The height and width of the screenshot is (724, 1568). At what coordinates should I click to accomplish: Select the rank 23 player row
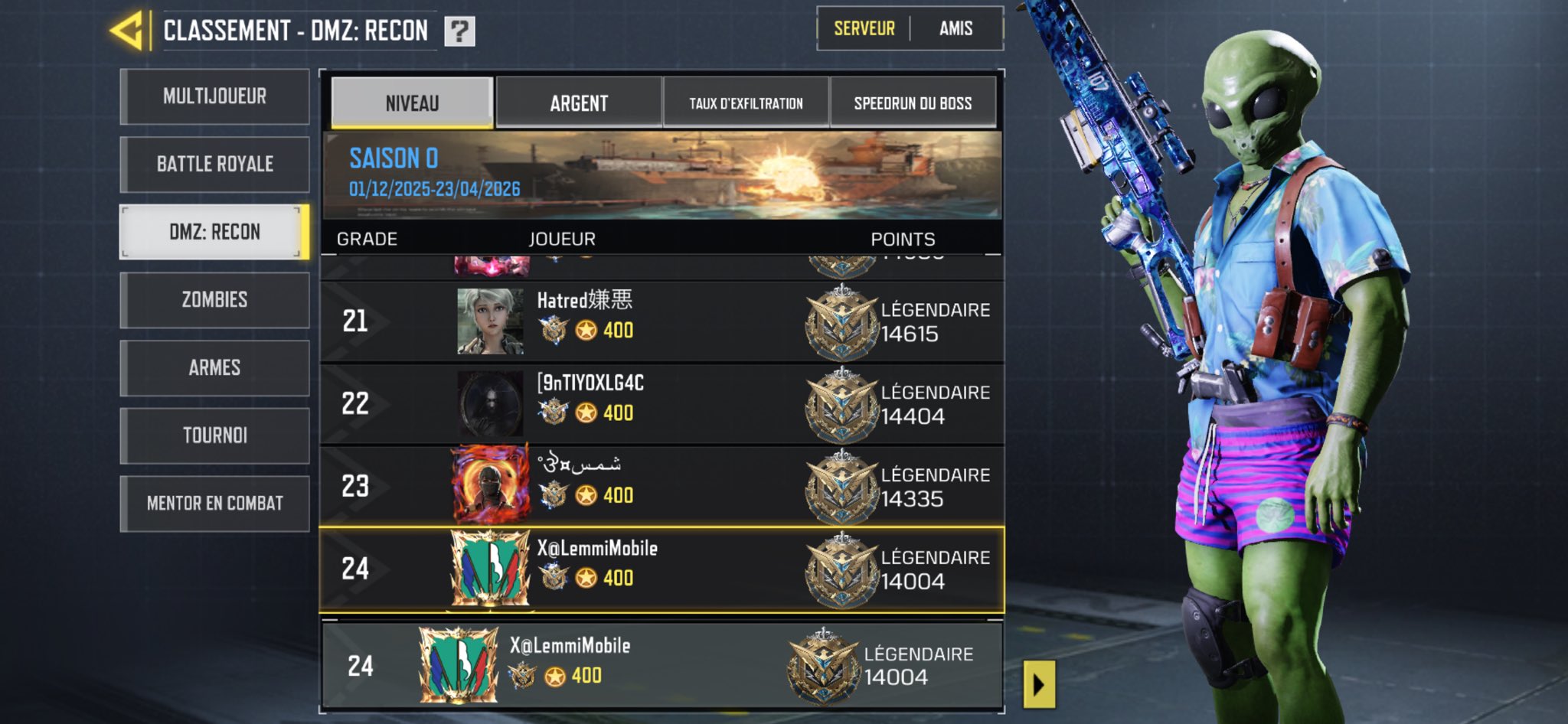click(661, 487)
